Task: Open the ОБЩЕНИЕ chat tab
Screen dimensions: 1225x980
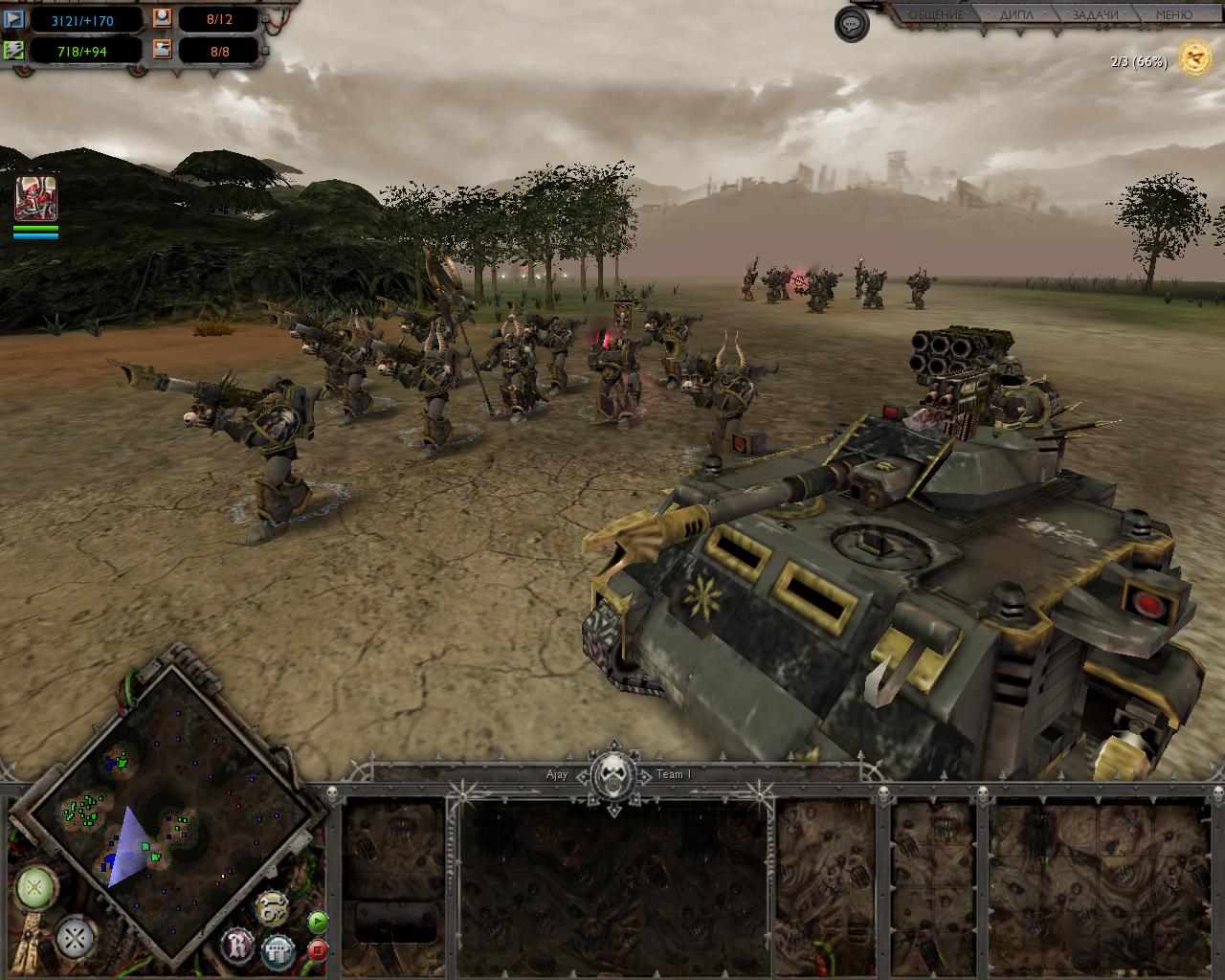Action: click(934, 15)
